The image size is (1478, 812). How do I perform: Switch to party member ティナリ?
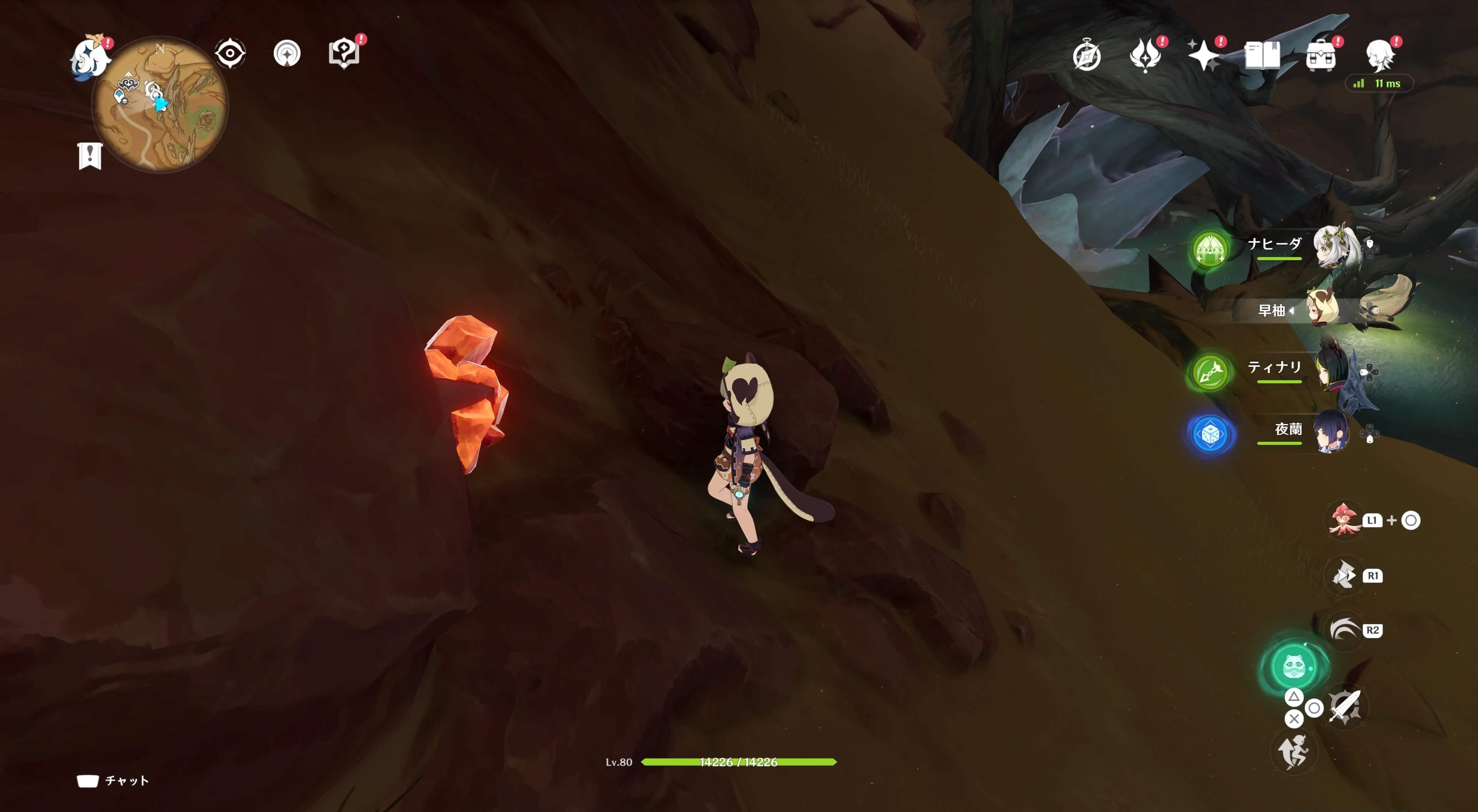click(1331, 371)
